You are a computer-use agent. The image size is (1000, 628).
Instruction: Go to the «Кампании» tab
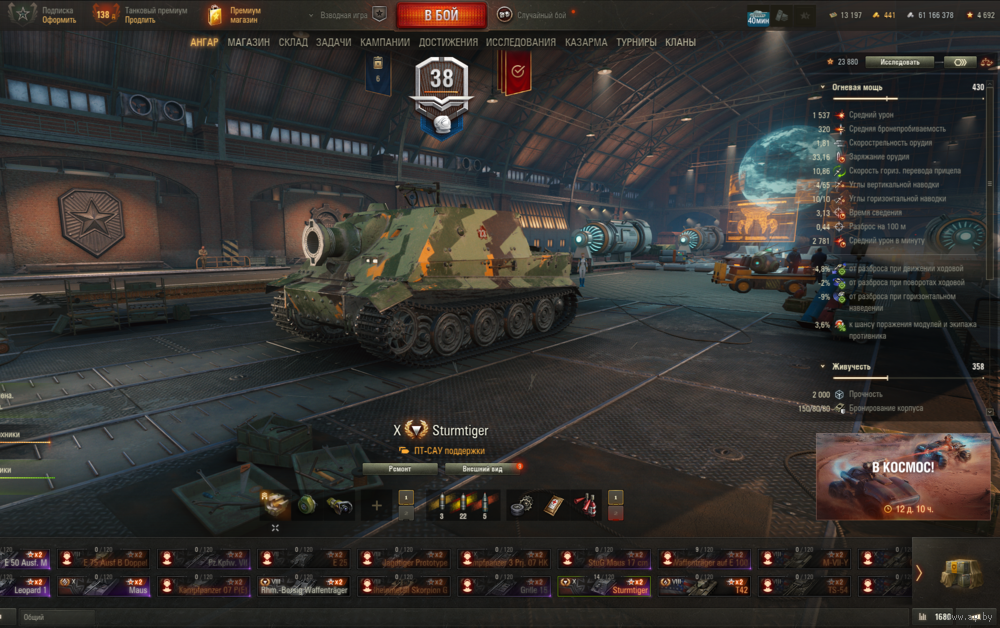pyautogui.click(x=385, y=43)
